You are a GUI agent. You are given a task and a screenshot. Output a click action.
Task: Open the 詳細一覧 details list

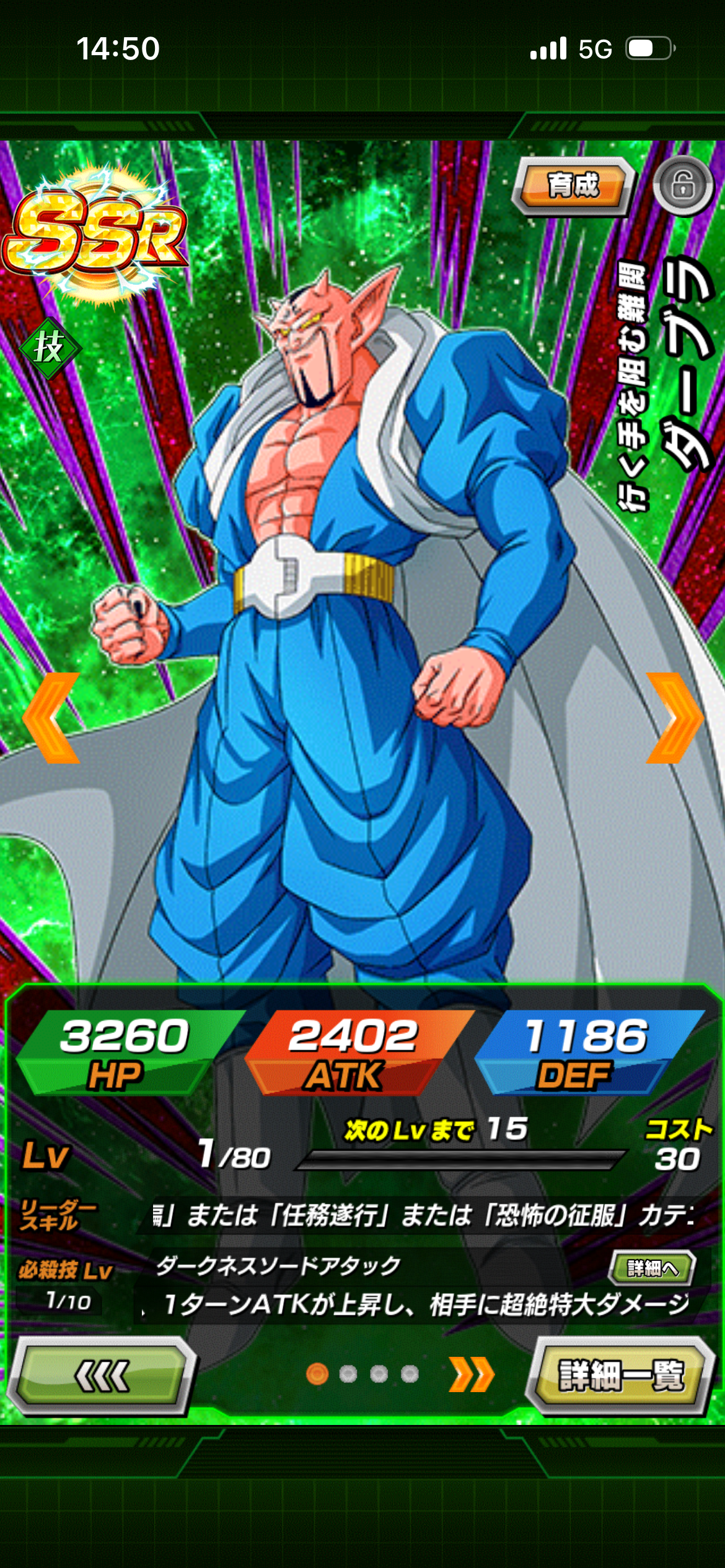pyautogui.click(x=621, y=1375)
